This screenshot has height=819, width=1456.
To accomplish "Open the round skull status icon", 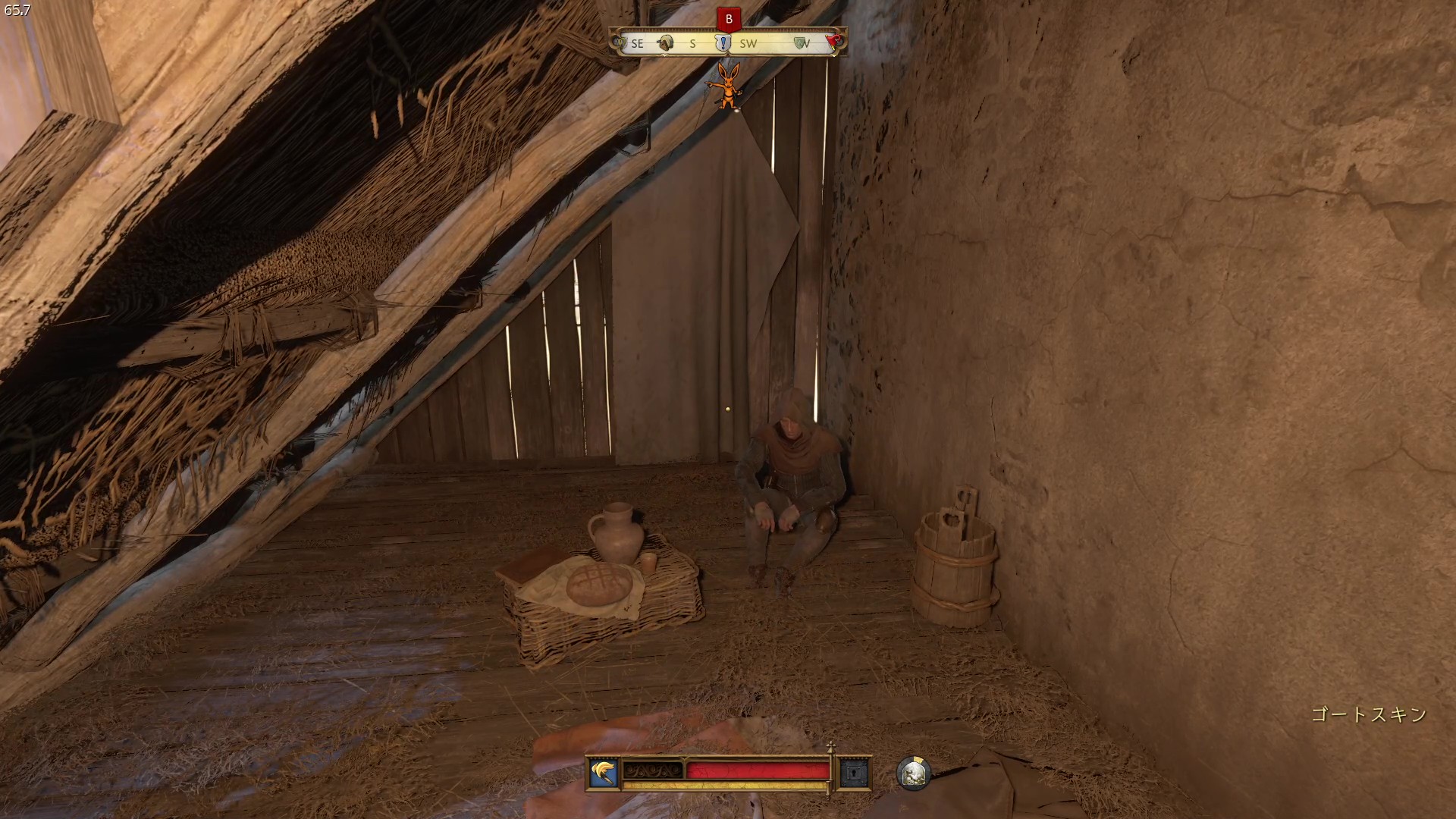I will click(912, 773).
